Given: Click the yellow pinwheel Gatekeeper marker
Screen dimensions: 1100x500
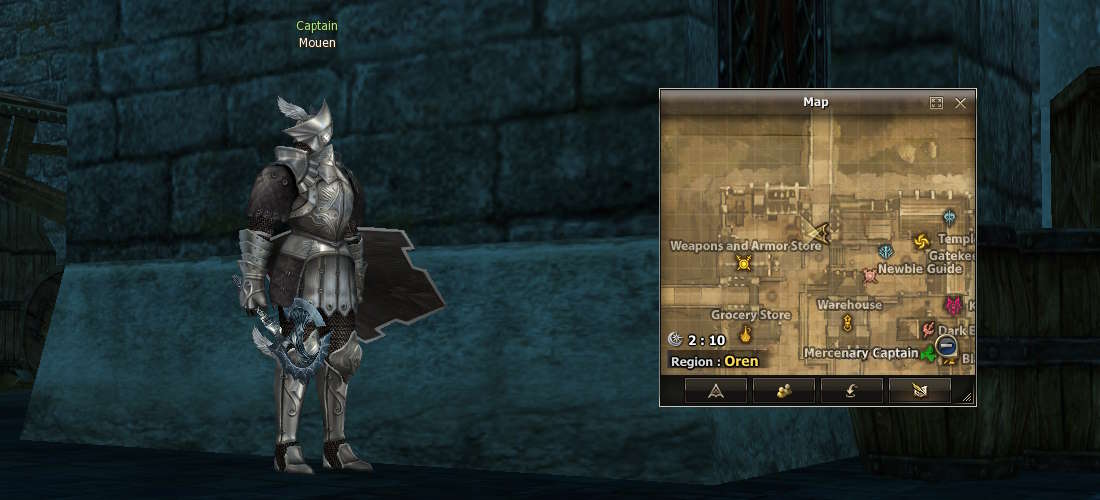Looking at the screenshot, I should 922,241.
